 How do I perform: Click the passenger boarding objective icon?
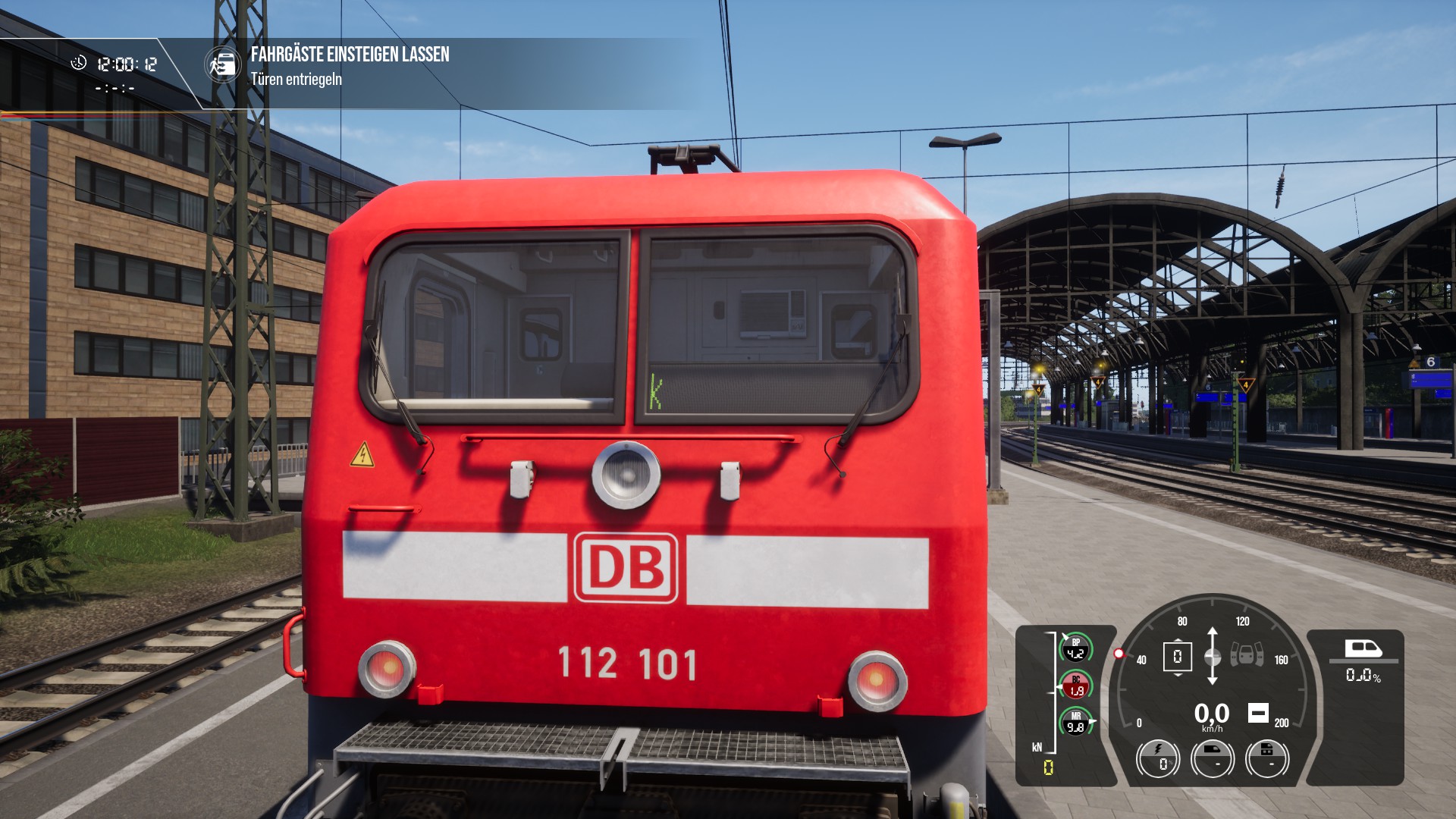pyautogui.click(x=222, y=65)
